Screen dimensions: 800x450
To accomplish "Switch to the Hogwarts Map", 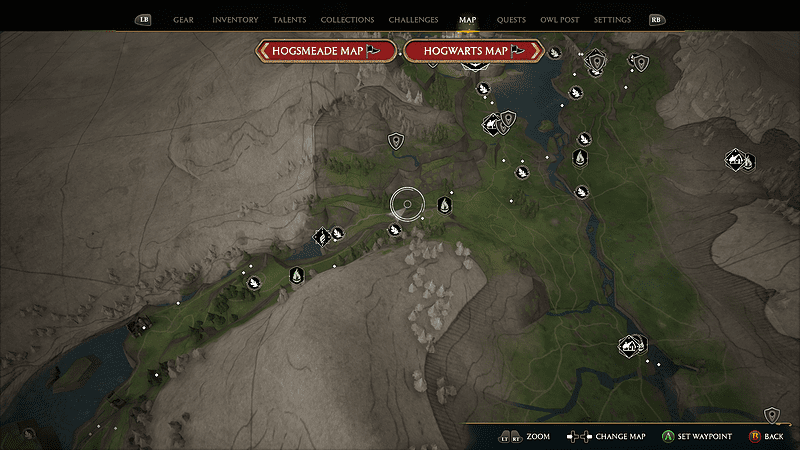I will 472,51.
